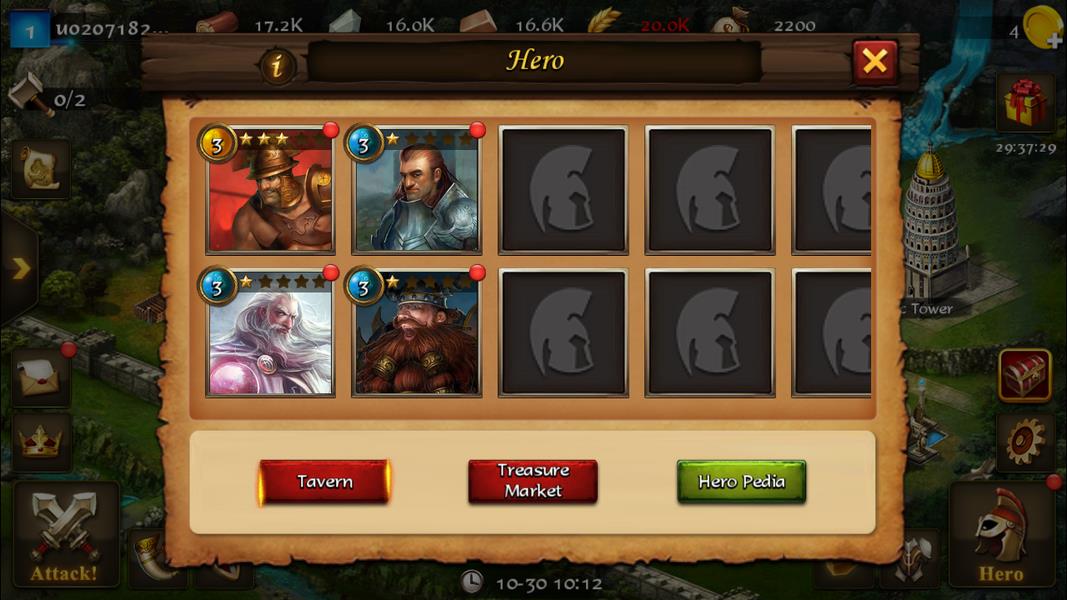Close the Hero window
Image resolution: width=1067 pixels, height=600 pixels.
coord(875,62)
